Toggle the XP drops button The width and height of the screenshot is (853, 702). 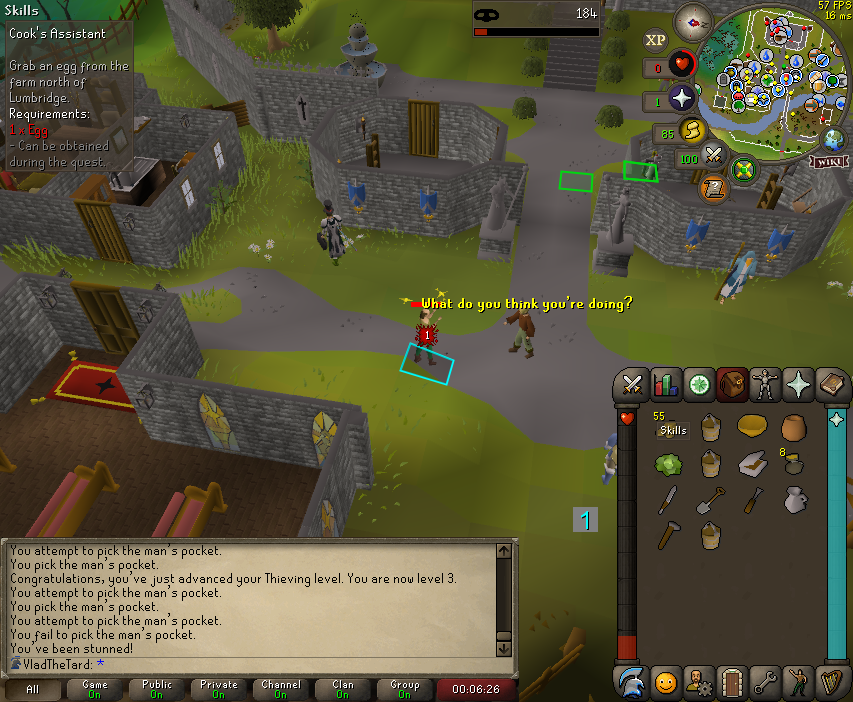[x=655, y=40]
